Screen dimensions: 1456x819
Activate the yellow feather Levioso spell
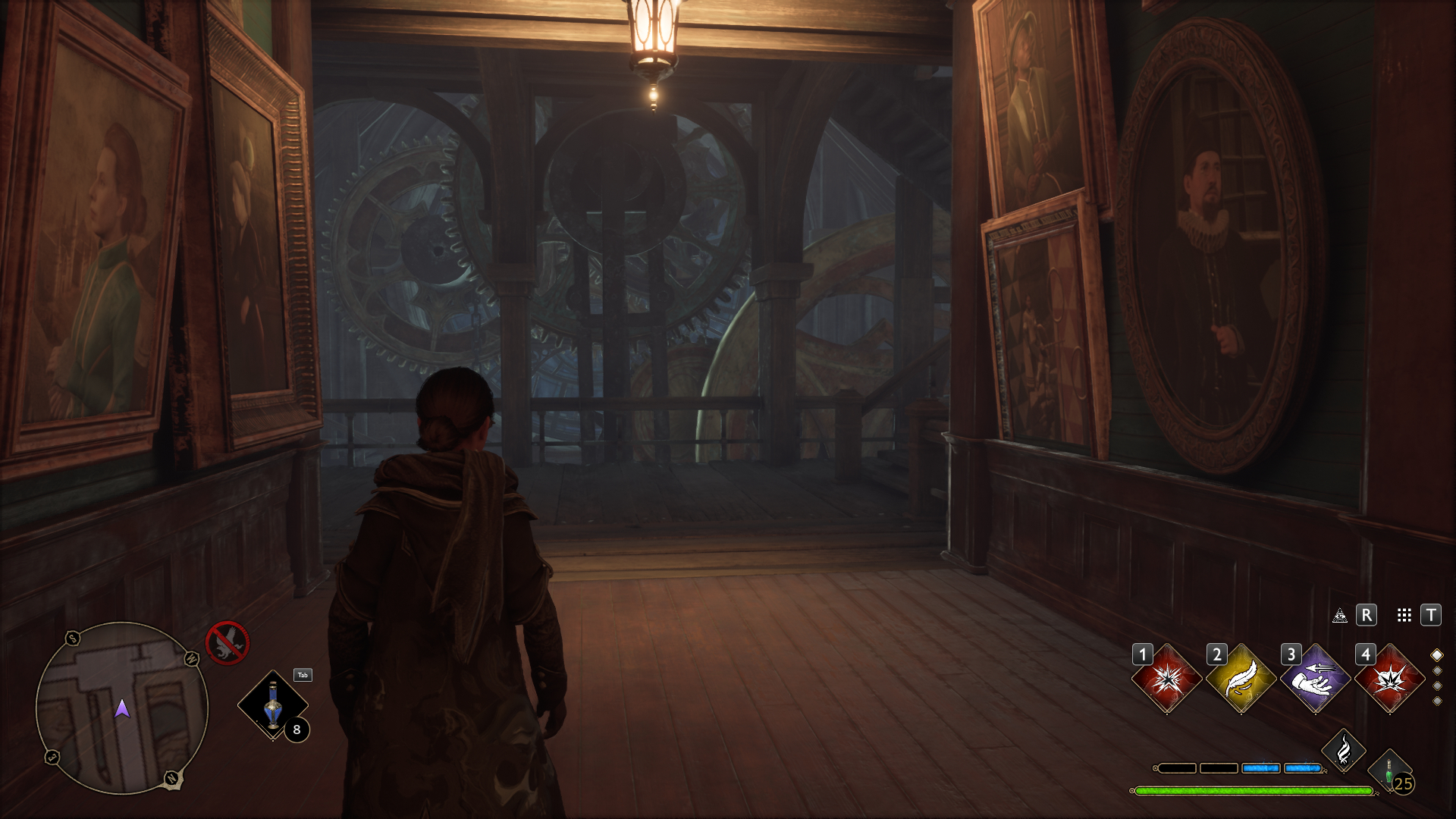(x=1241, y=679)
